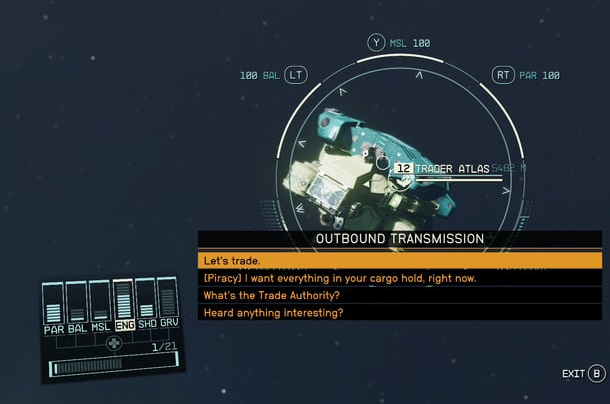Select the PAR weapon power column
This screenshot has height=404, width=610.
click(x=54, y=306)
